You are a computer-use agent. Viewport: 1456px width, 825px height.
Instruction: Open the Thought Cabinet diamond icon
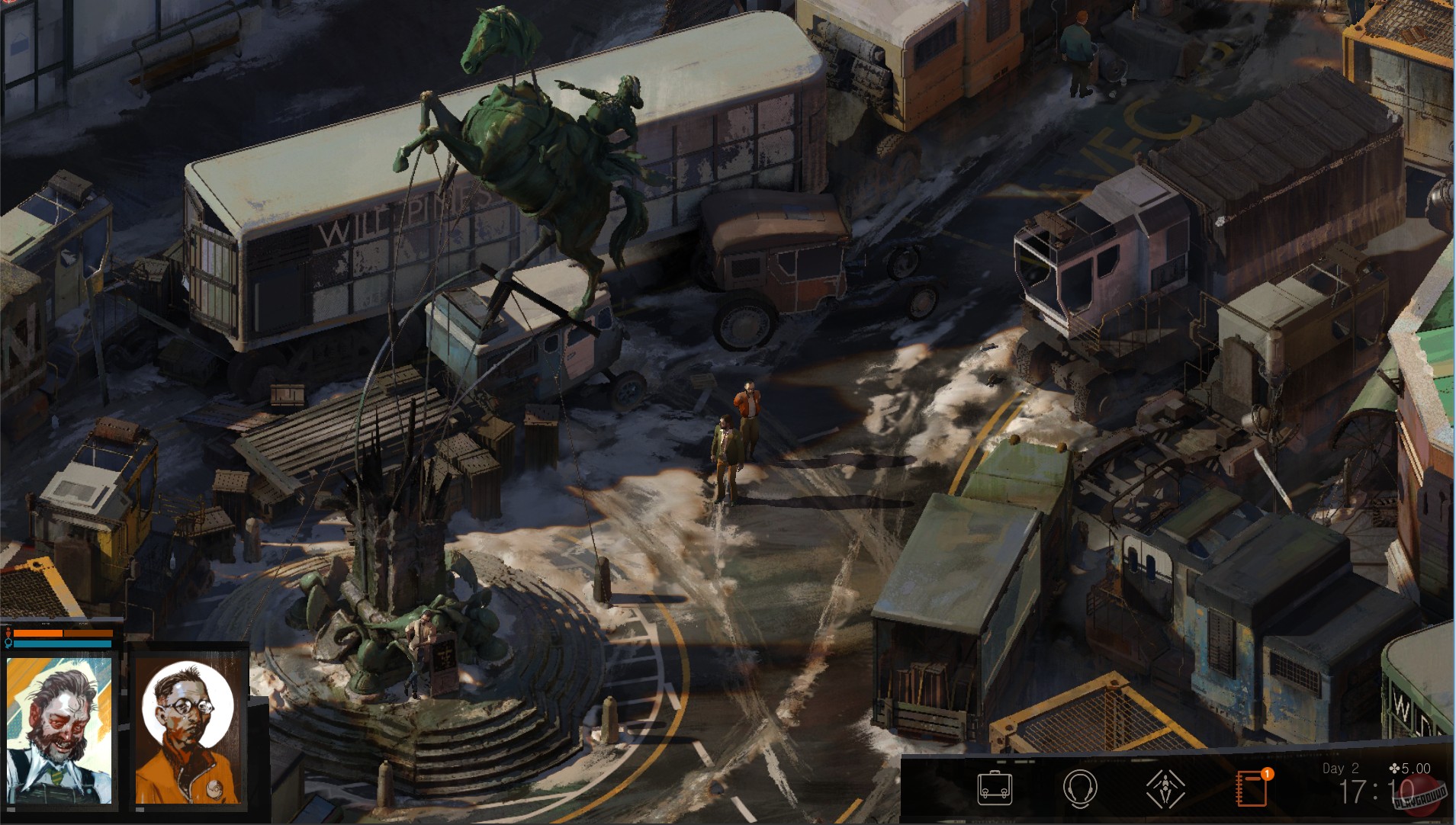point(1165,788)
